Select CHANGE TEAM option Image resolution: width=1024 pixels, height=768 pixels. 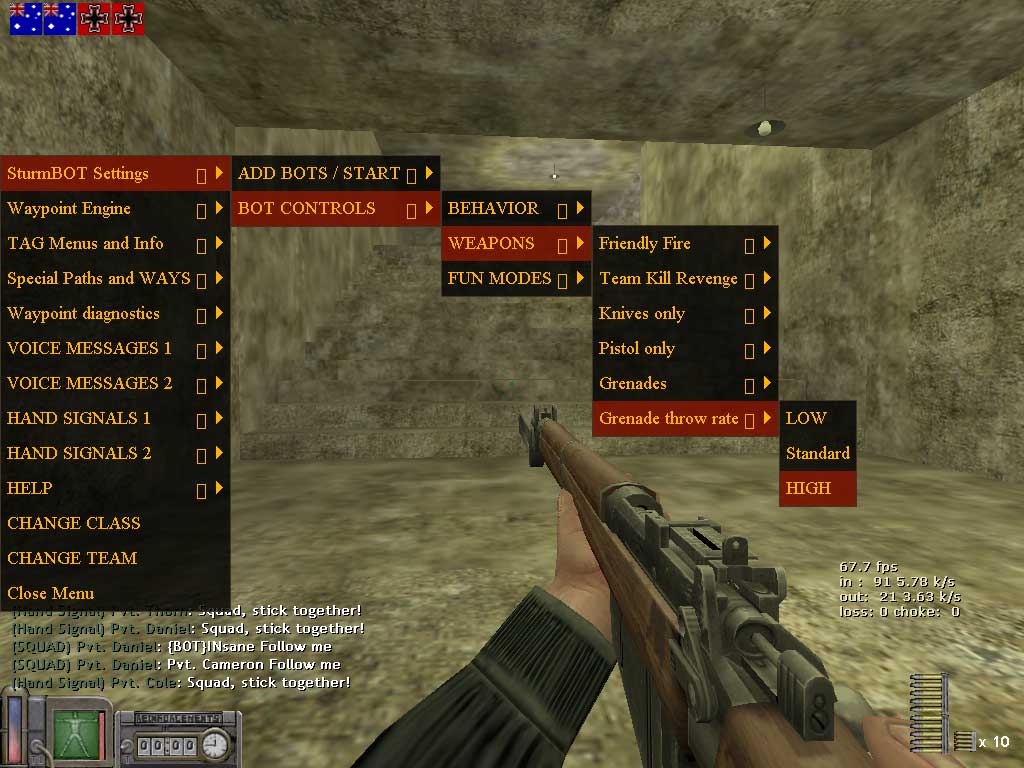(72, 559)
